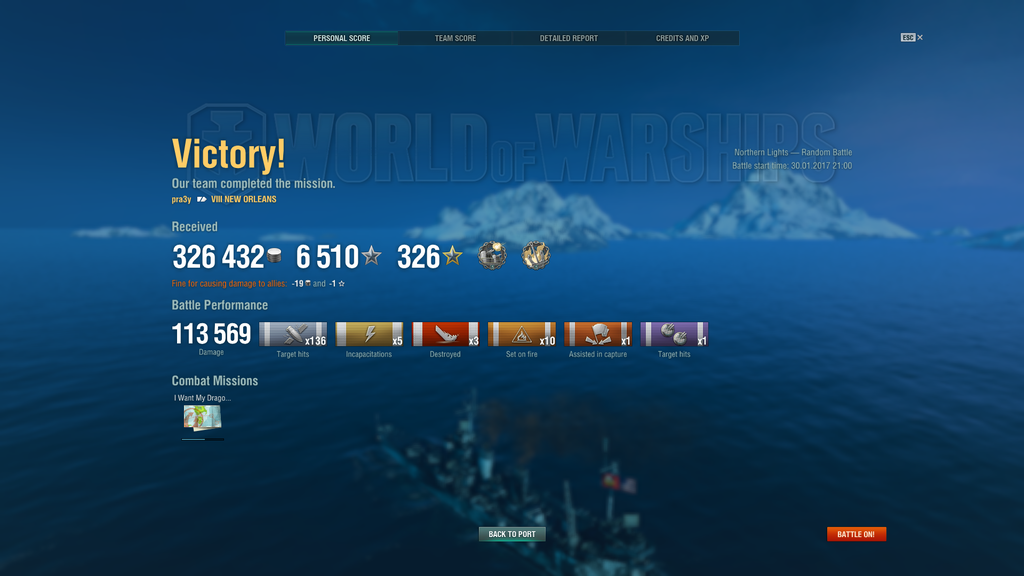Screen dimensions: 1024x576
Task: Inspect the second achievement medal icon
Action: point(536,256)
